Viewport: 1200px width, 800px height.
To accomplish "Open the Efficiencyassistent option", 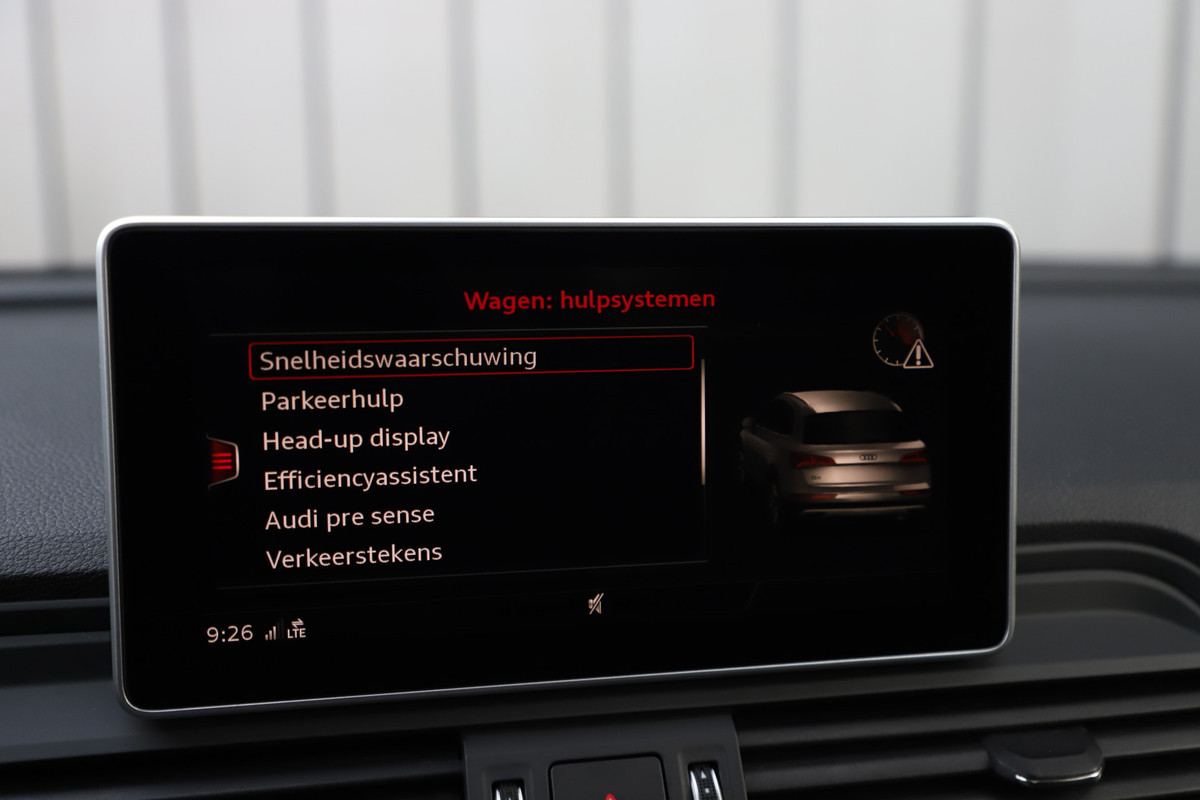I will (370, 478).
